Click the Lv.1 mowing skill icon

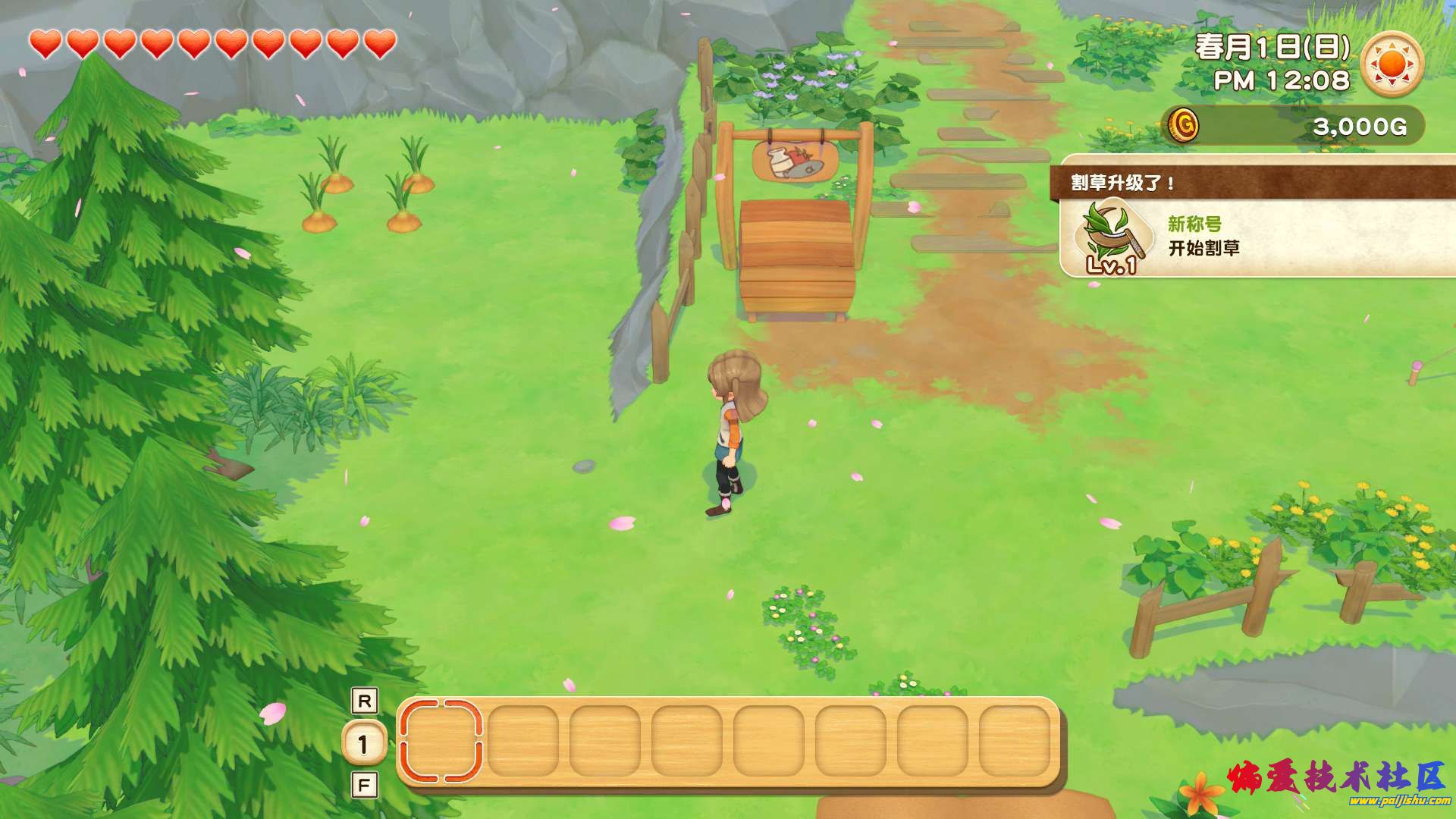(x=1110, y=237)
